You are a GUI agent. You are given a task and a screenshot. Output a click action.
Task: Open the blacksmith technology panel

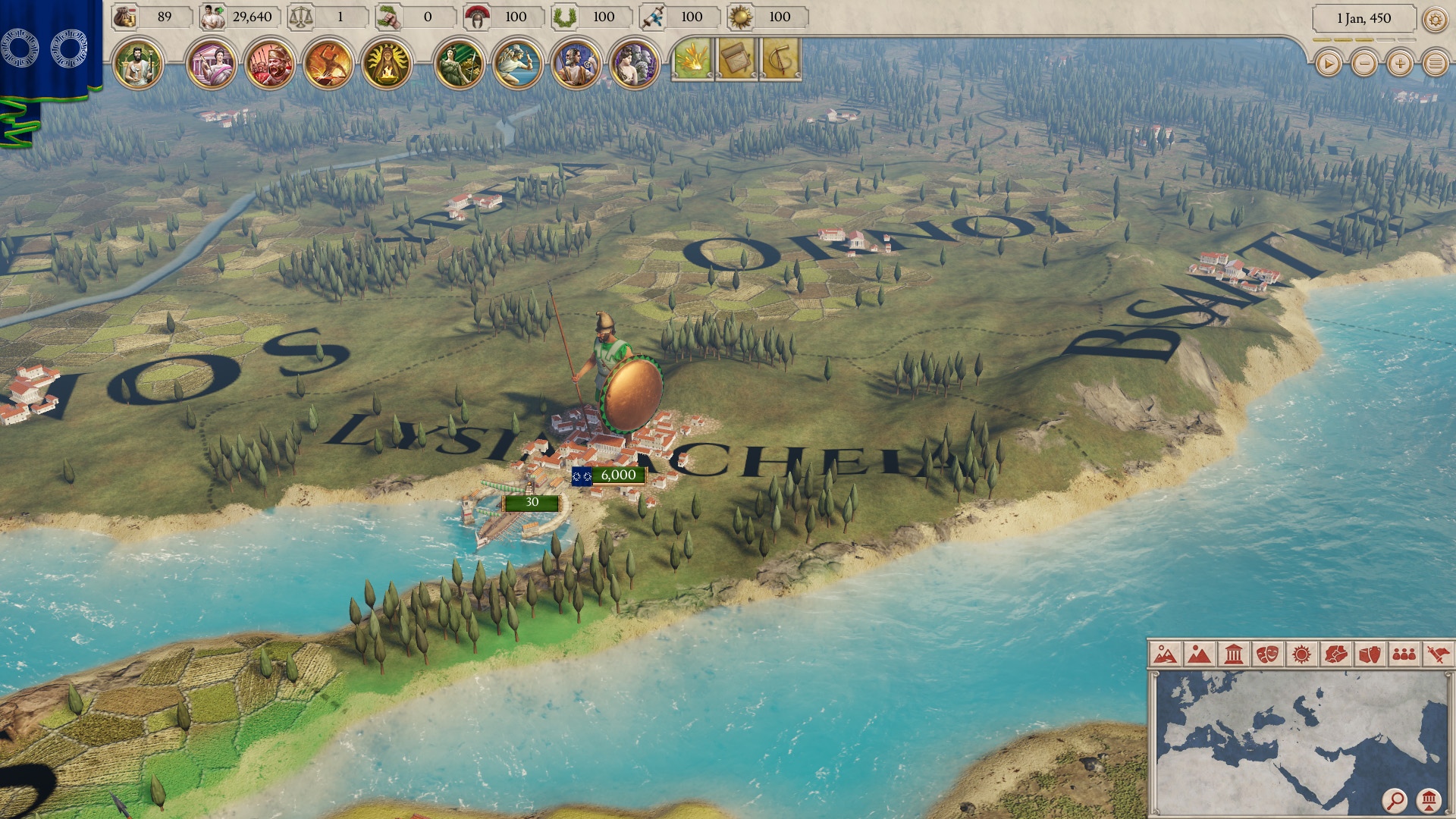(328, 64)
